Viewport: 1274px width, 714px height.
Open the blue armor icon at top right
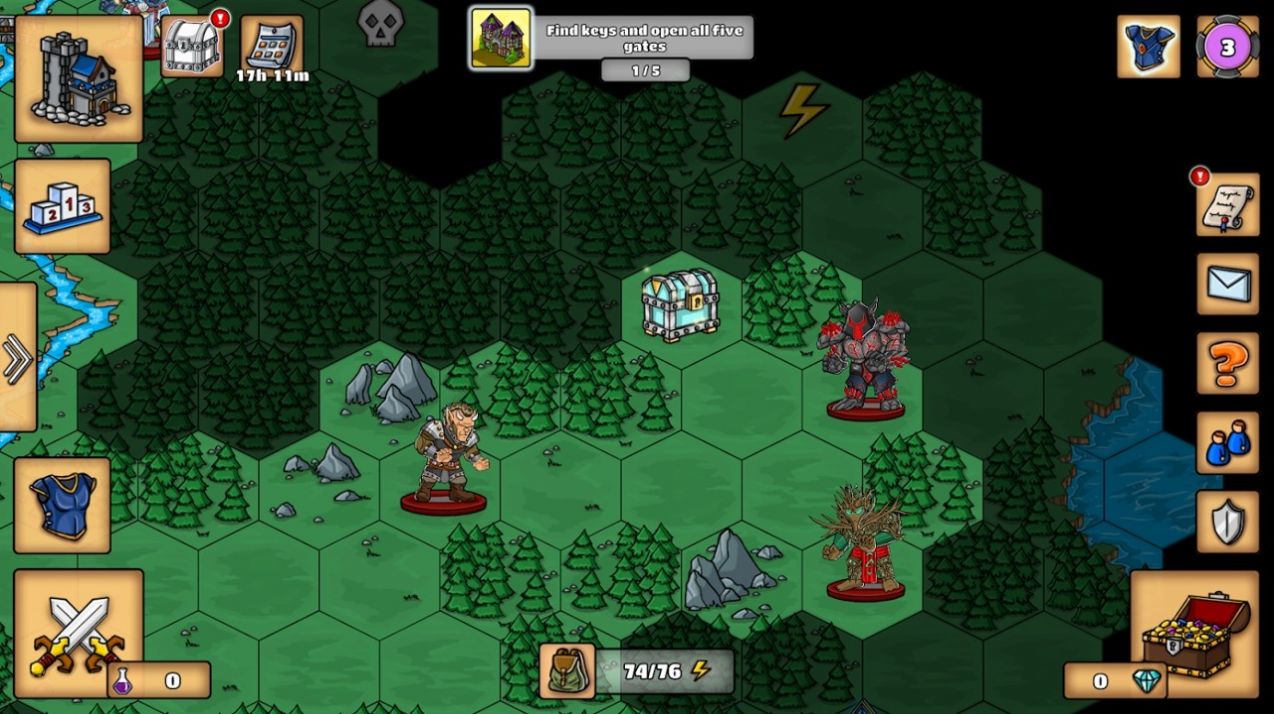[1148, 46]
